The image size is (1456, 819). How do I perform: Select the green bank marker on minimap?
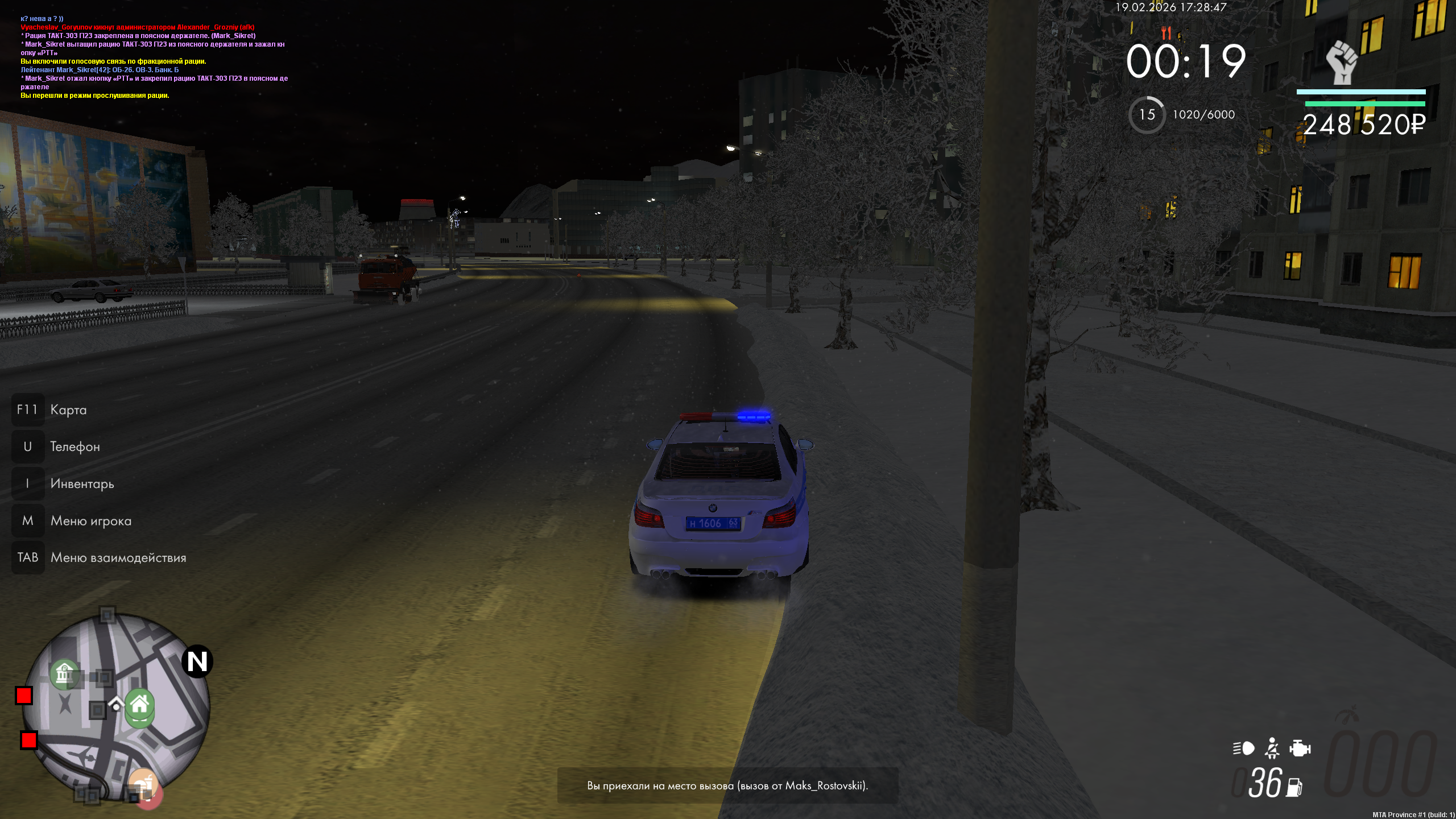64,674
